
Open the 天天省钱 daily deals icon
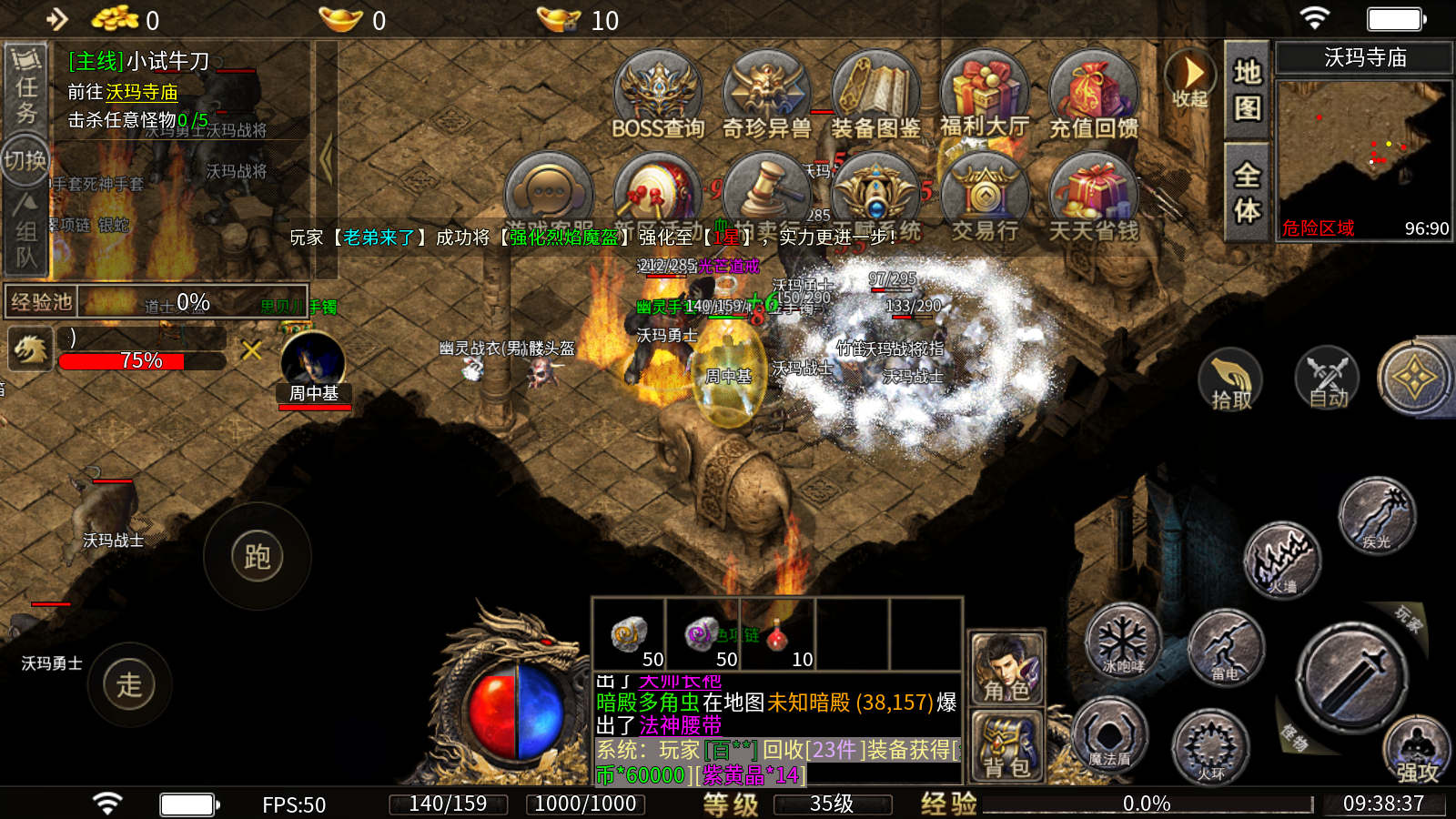click(1094, 198)
